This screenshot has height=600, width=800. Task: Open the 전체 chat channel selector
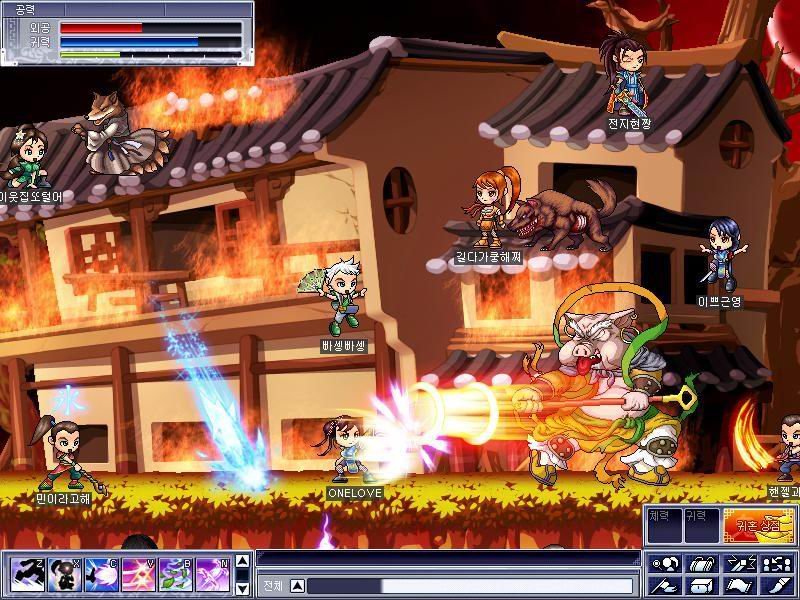[x=274, y=586]
